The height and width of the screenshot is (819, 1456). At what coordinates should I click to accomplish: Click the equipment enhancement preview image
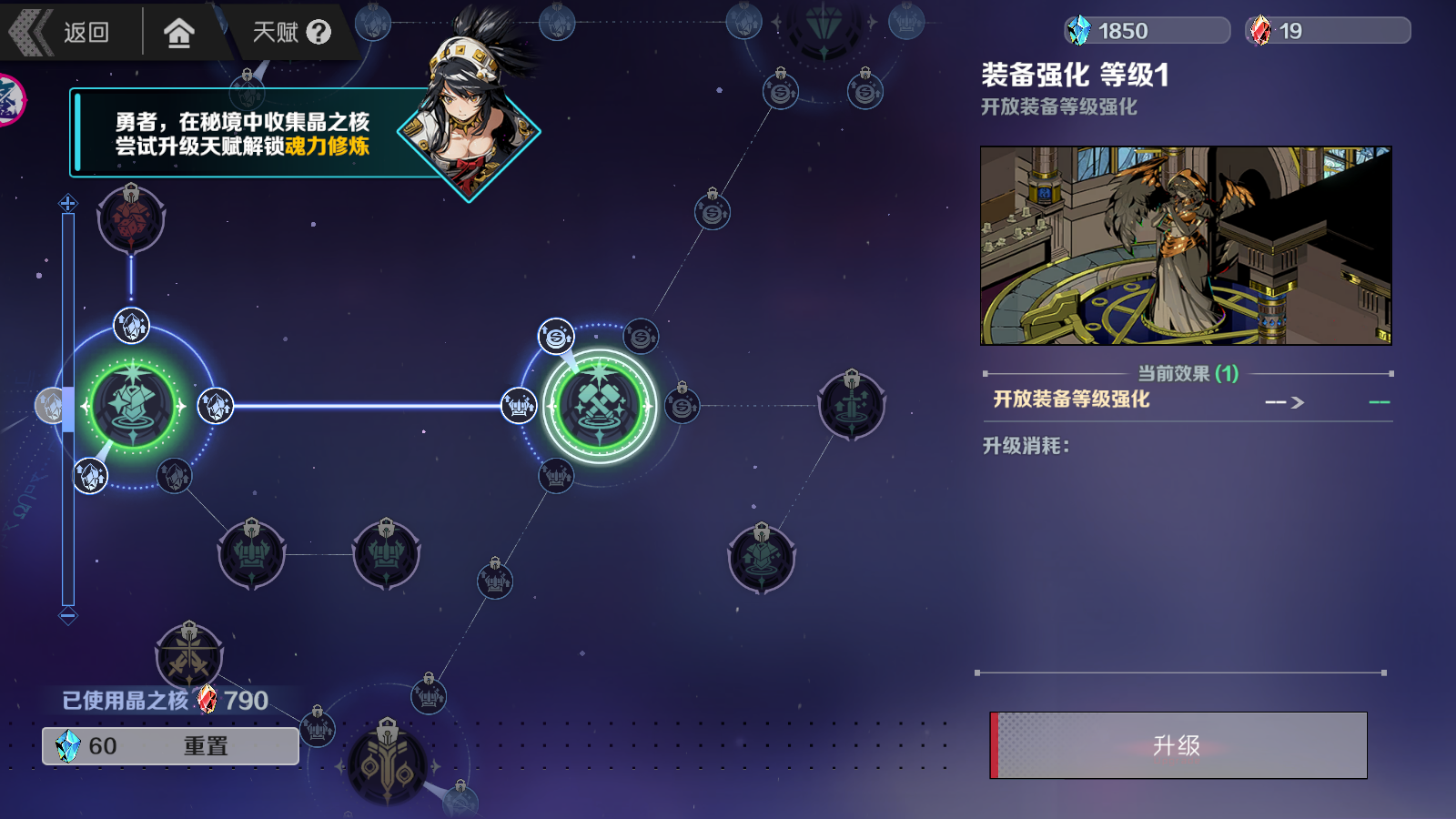[x=1186, y=246]
